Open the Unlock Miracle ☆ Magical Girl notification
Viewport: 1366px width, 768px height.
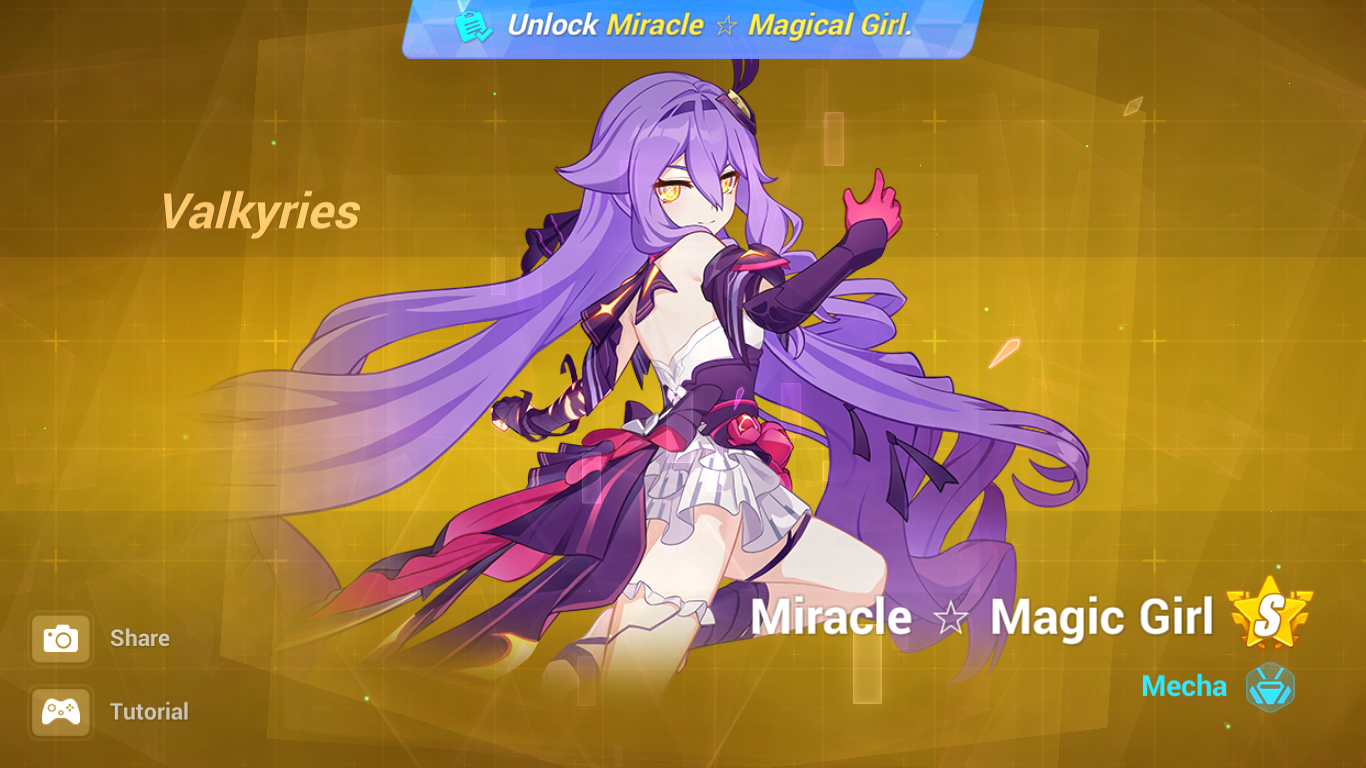(x=683, y=25)
